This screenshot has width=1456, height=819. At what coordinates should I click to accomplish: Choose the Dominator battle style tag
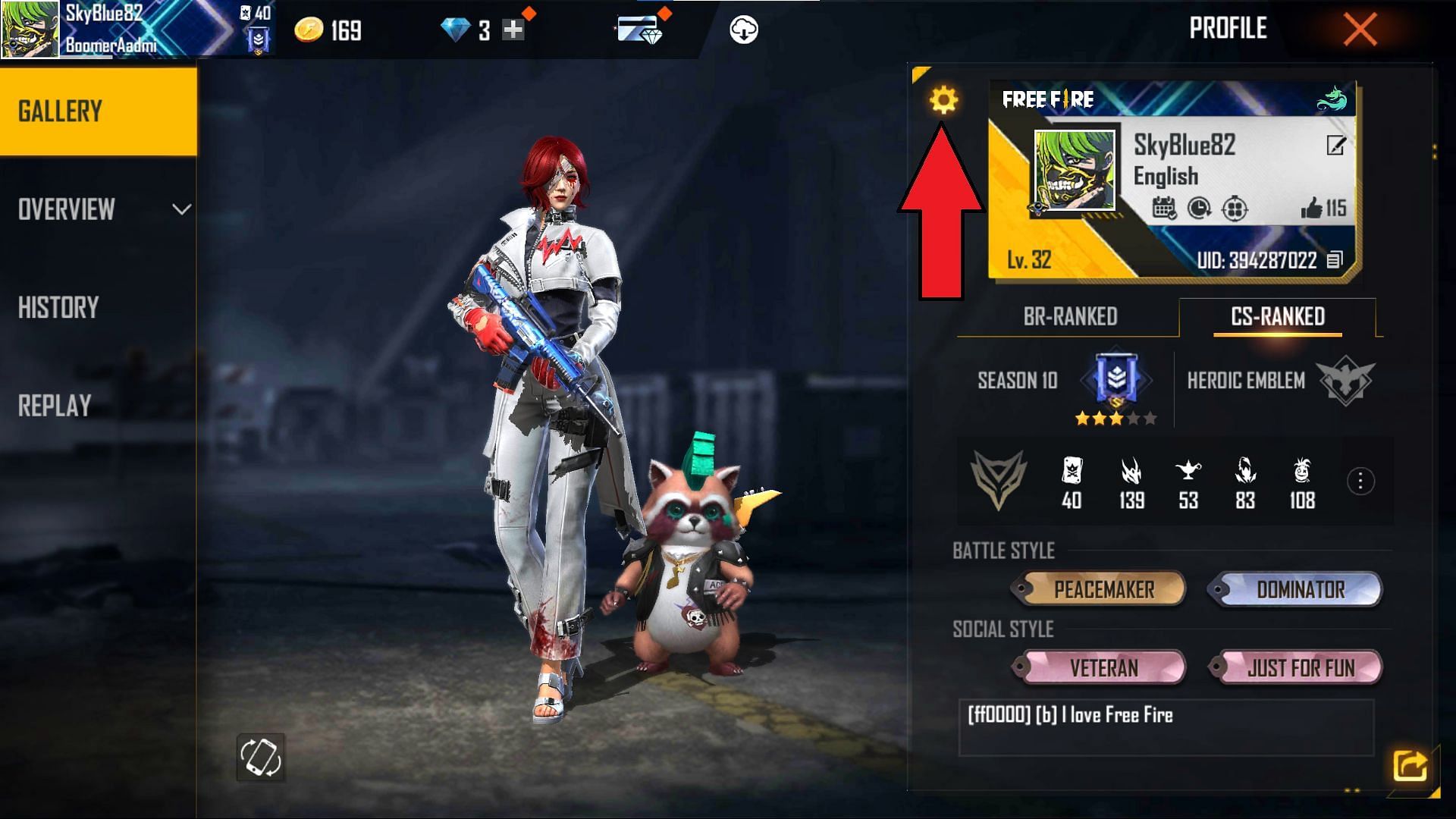click(1300, 589)
